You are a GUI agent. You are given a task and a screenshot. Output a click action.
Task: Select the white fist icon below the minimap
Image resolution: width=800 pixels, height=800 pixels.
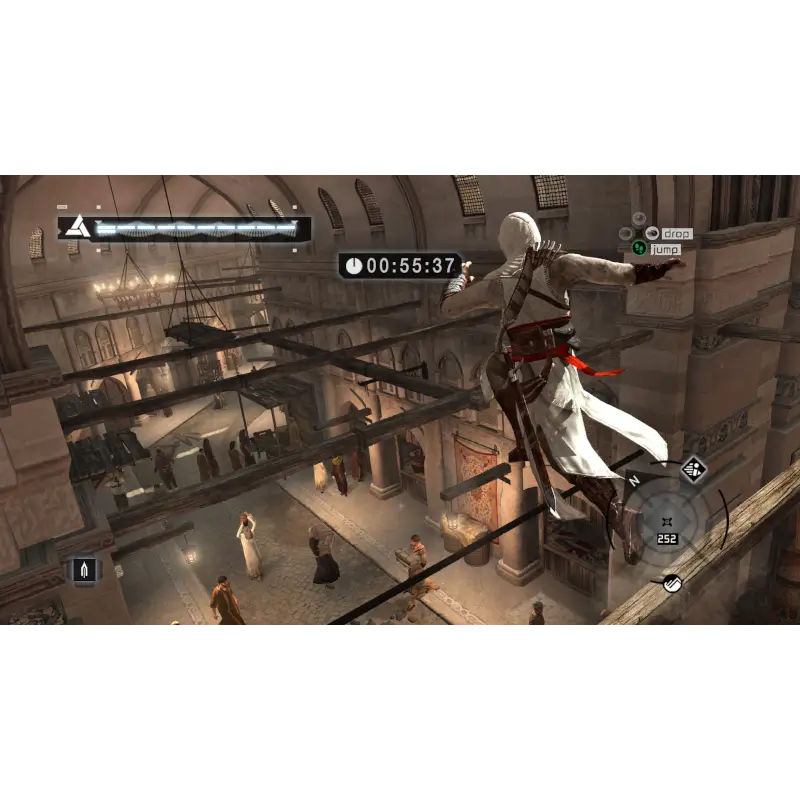[x=672, y=582]
